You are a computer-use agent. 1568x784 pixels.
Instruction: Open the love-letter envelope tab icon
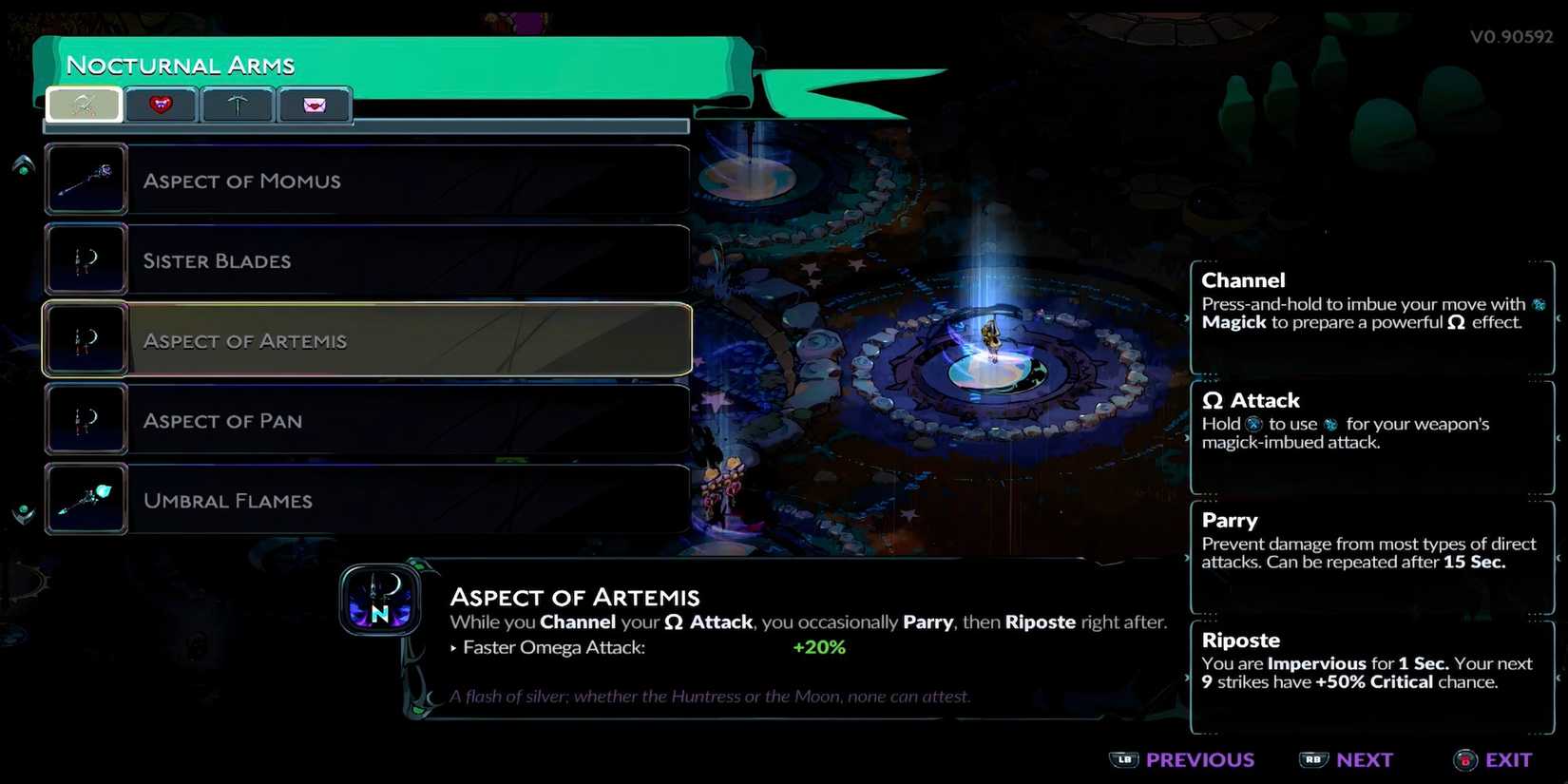tap(315, 105)
